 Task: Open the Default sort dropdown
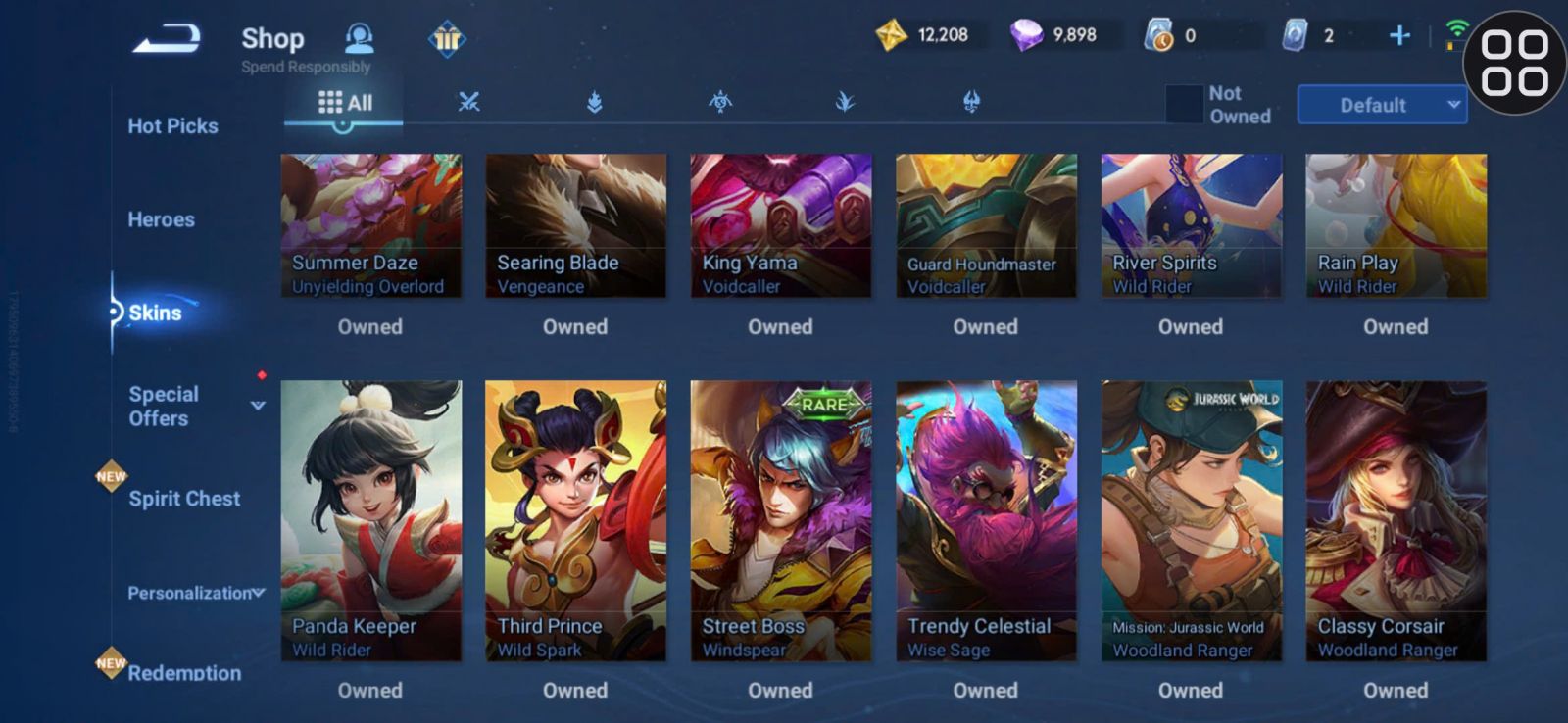[x=1382, y=105]
